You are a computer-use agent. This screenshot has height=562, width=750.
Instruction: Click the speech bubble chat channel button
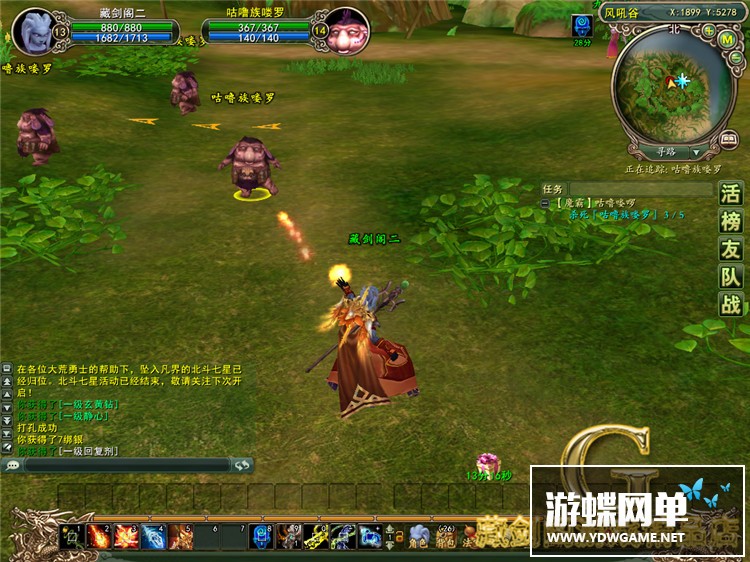(13, 465)
